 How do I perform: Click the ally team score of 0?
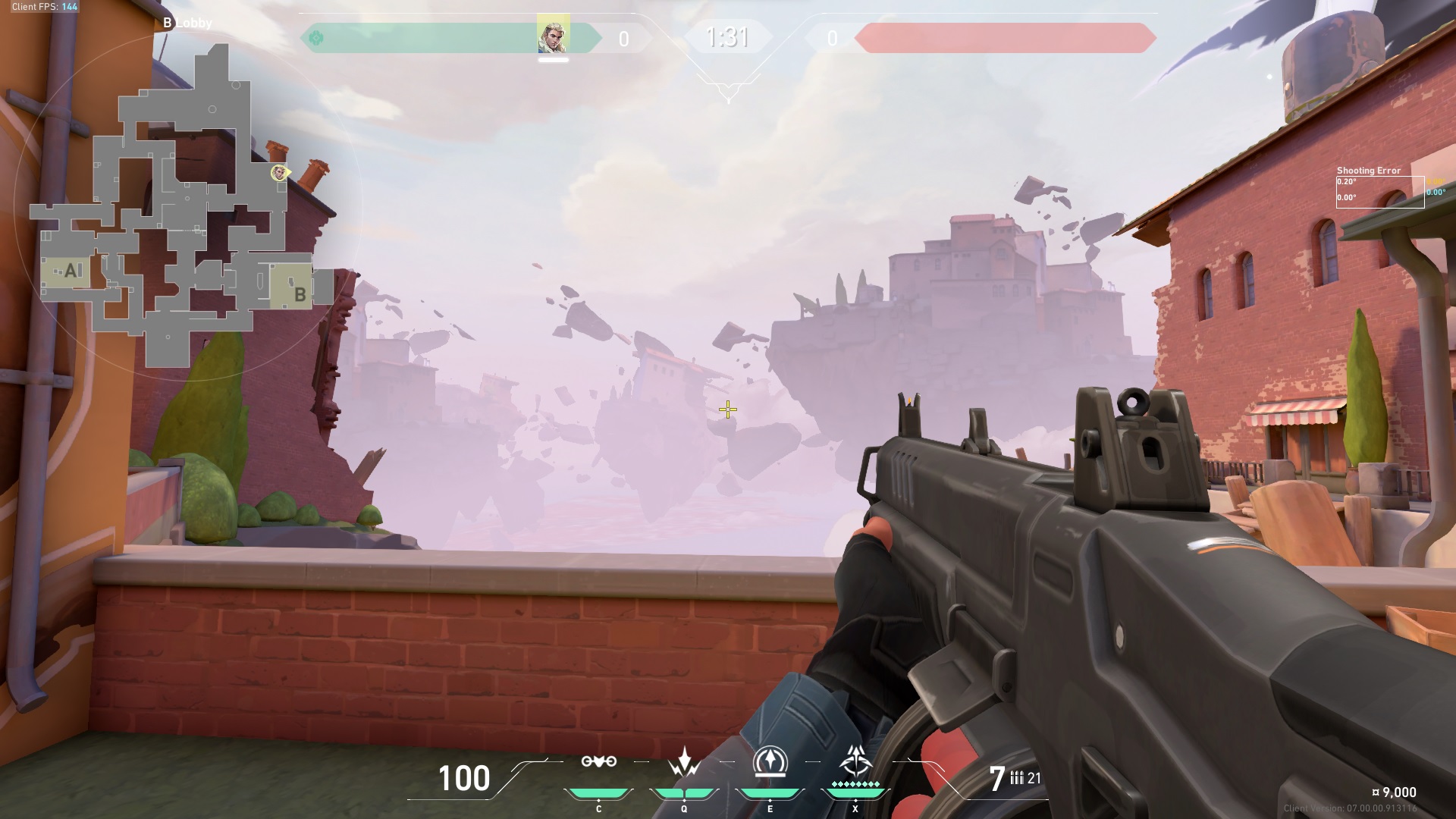(x=623, y=39)
